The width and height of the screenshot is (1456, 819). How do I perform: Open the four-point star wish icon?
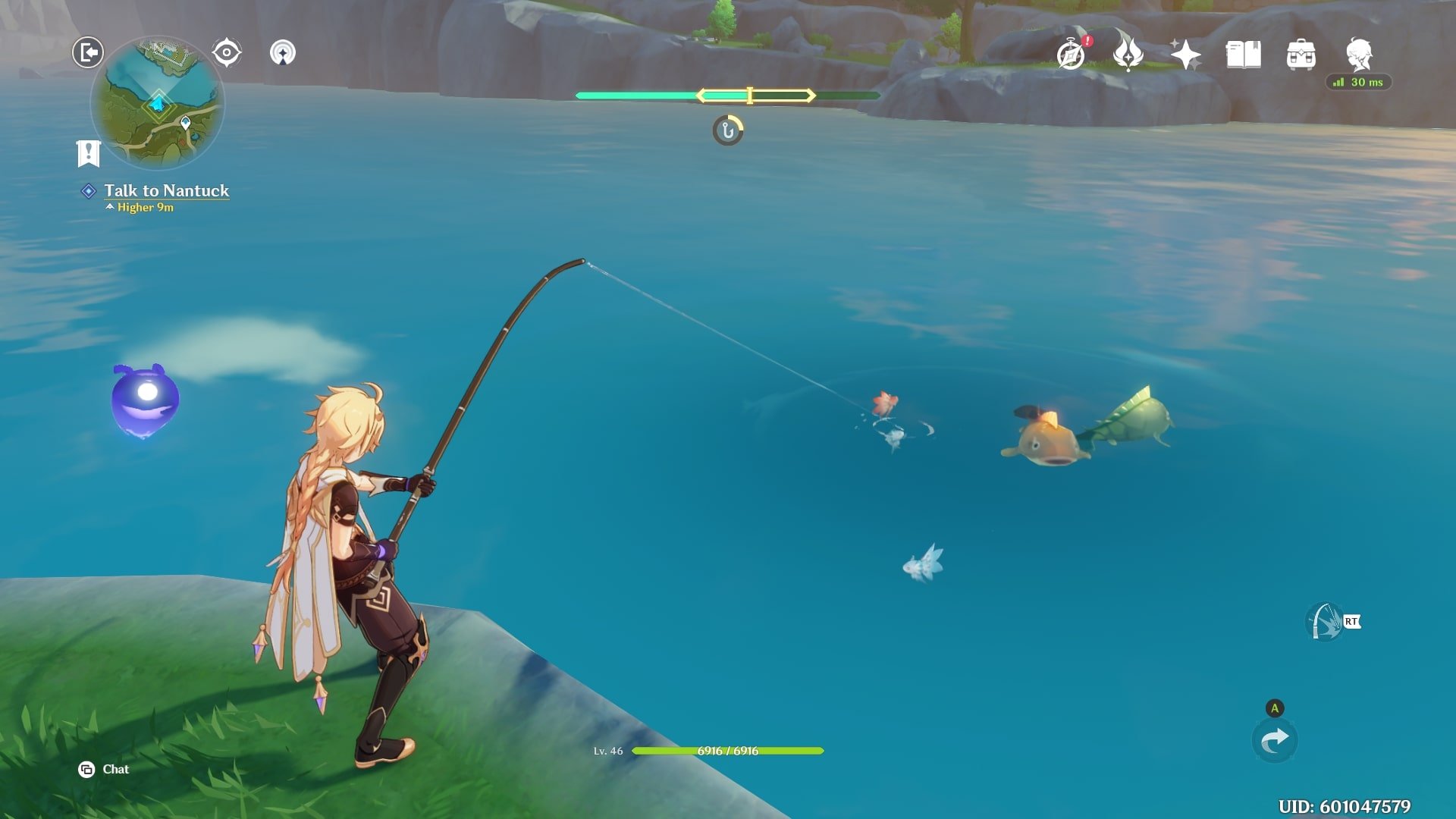click(1185, 55)
